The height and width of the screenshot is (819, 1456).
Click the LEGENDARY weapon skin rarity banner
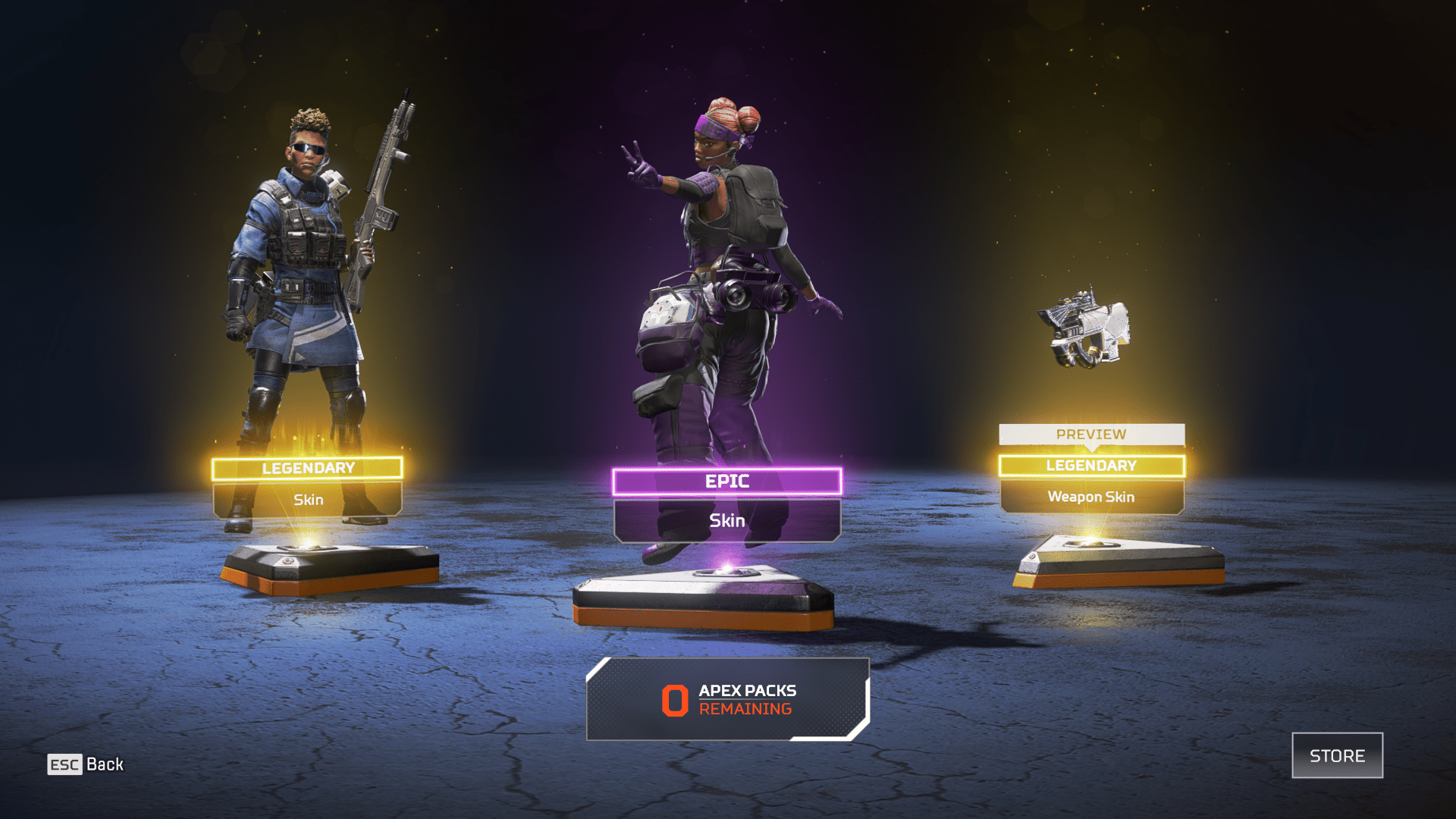click(1092, 466)
